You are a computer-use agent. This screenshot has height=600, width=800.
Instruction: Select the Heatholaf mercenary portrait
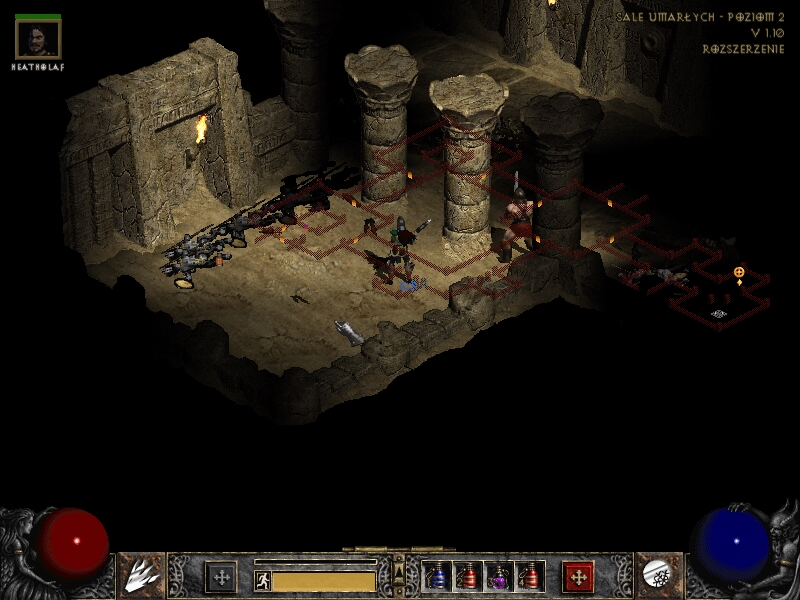click(x=39, y=39)
